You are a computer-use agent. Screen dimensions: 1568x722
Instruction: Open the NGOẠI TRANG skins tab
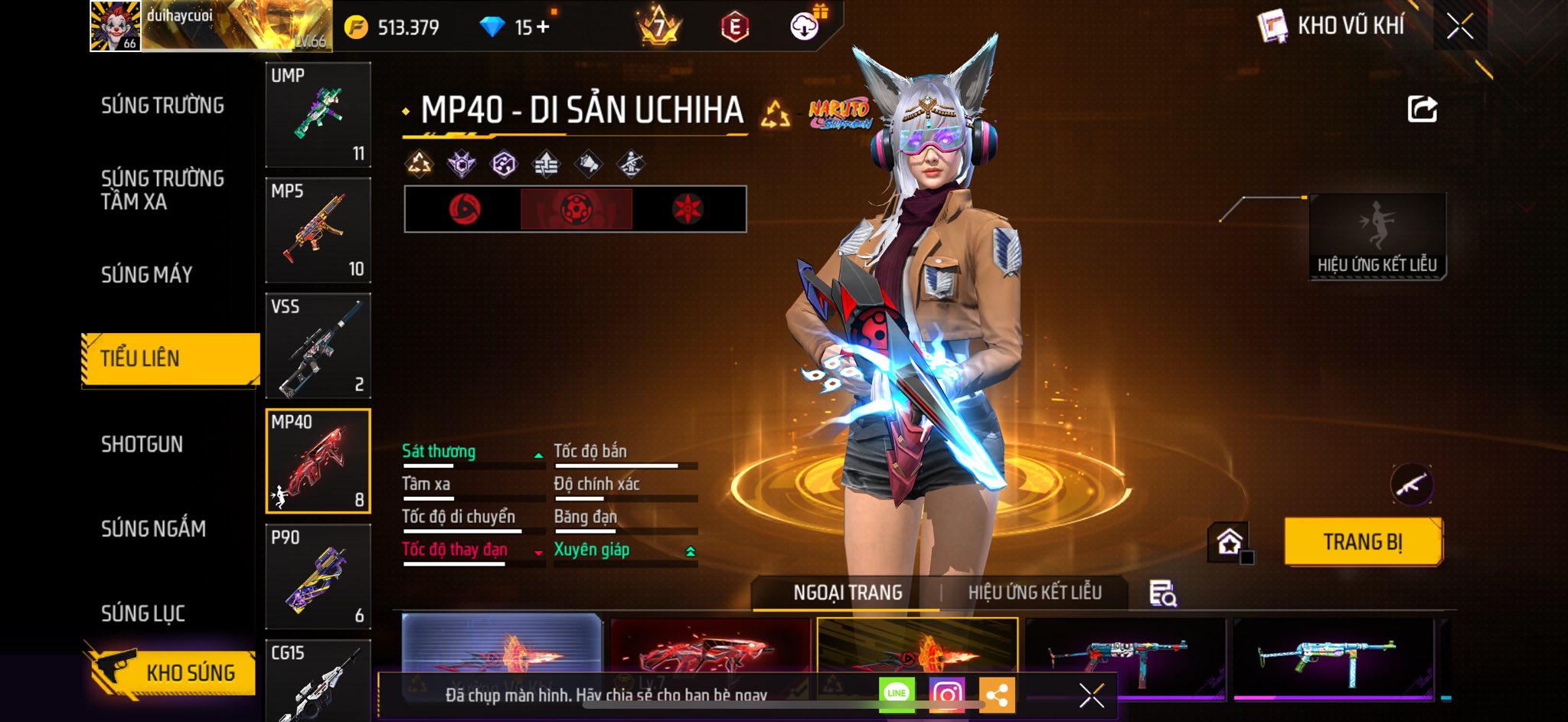pos(848,593)
